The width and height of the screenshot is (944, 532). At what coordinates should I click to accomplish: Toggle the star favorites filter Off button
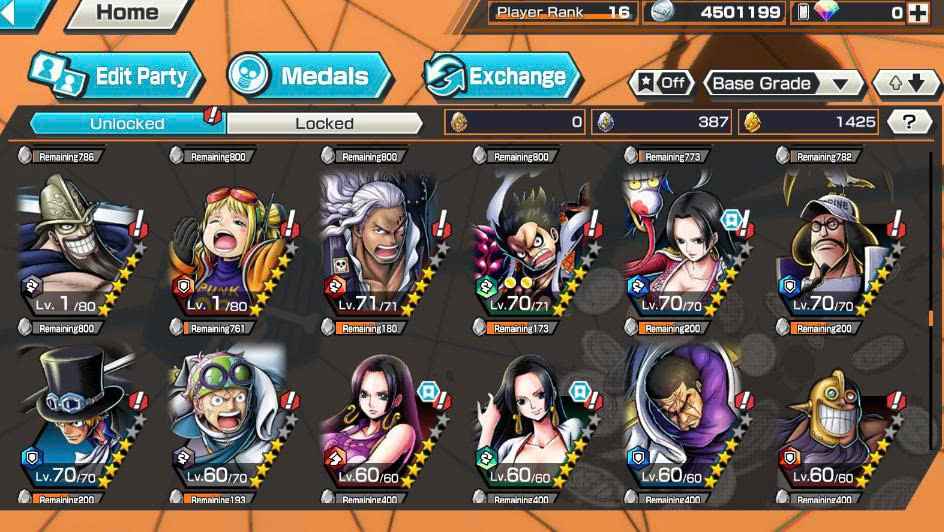(x=661, y=83)
